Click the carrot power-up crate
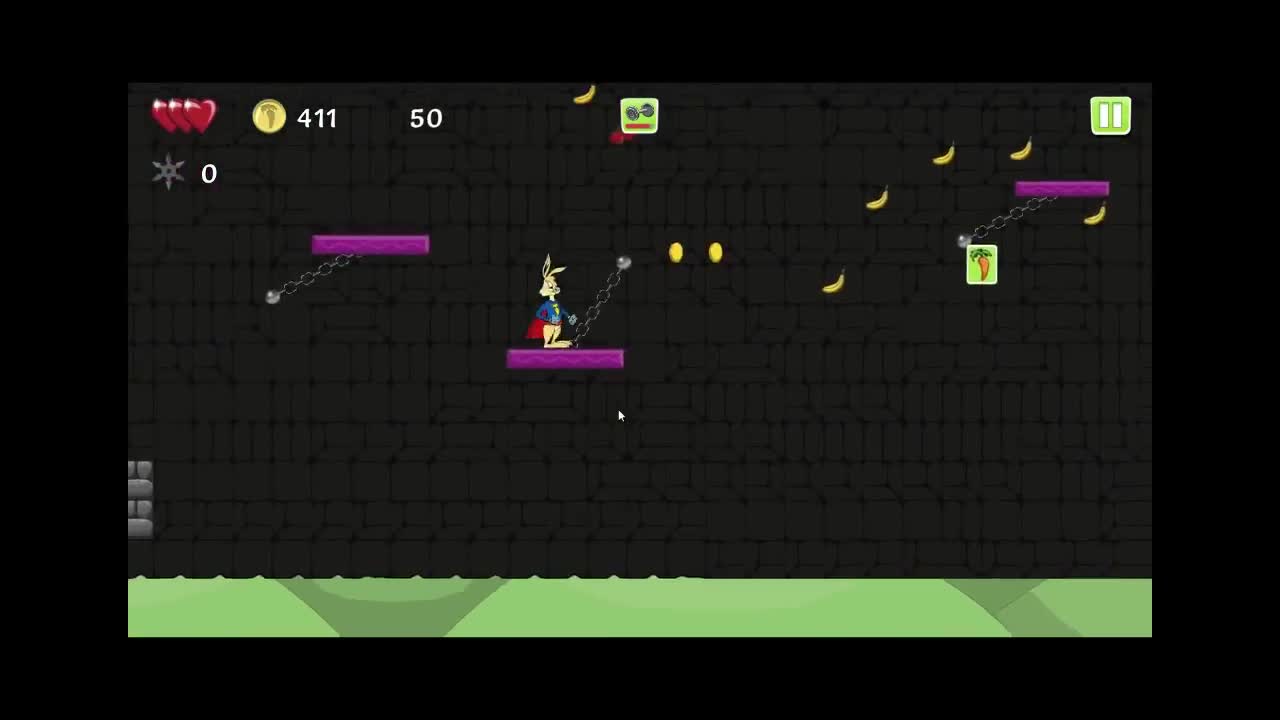The width and height of the screenshot is (1280, 720). click(981, 264)
